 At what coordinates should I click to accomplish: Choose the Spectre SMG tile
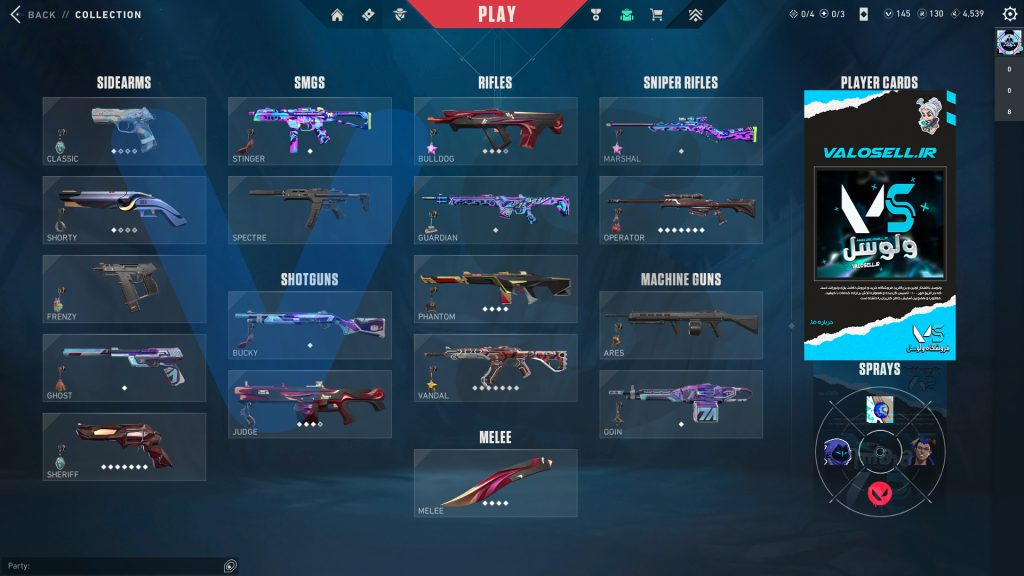(x=310, y=210)
